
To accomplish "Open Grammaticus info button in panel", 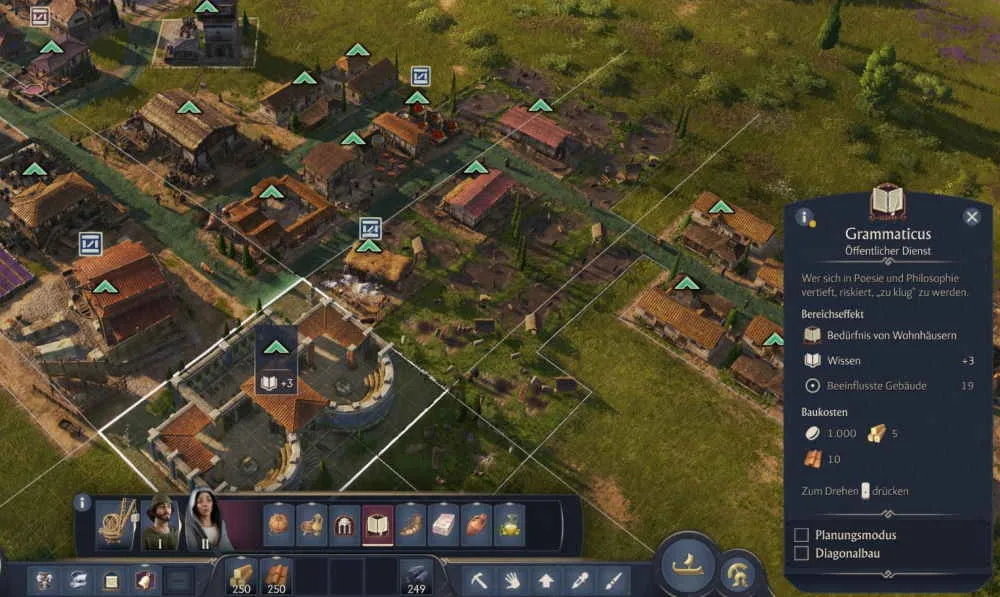I will pyautogui.click(x=803, y=217).
